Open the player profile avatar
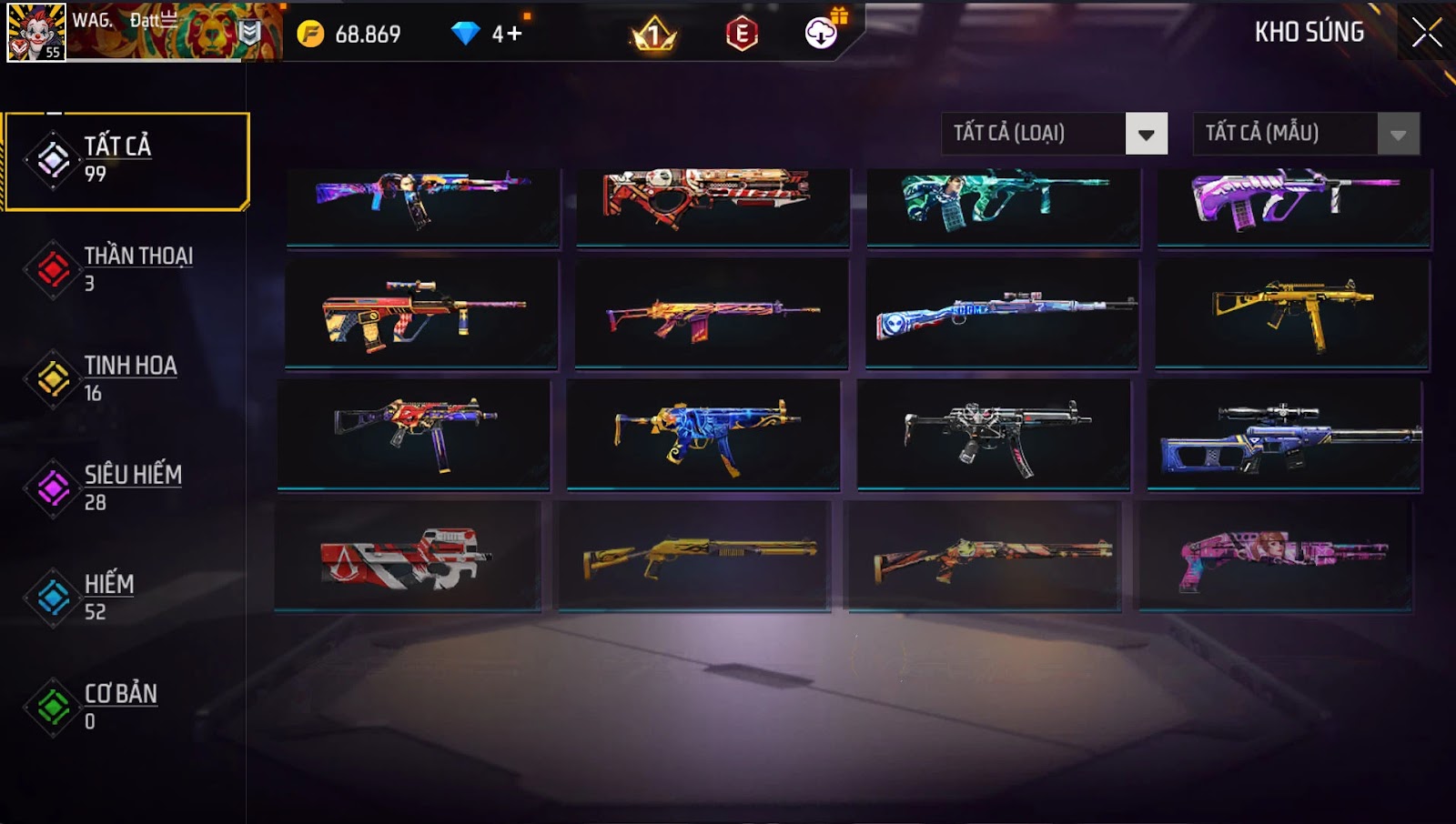The height and width of the screenshot is (824, 1456). (x=36, y=32)
